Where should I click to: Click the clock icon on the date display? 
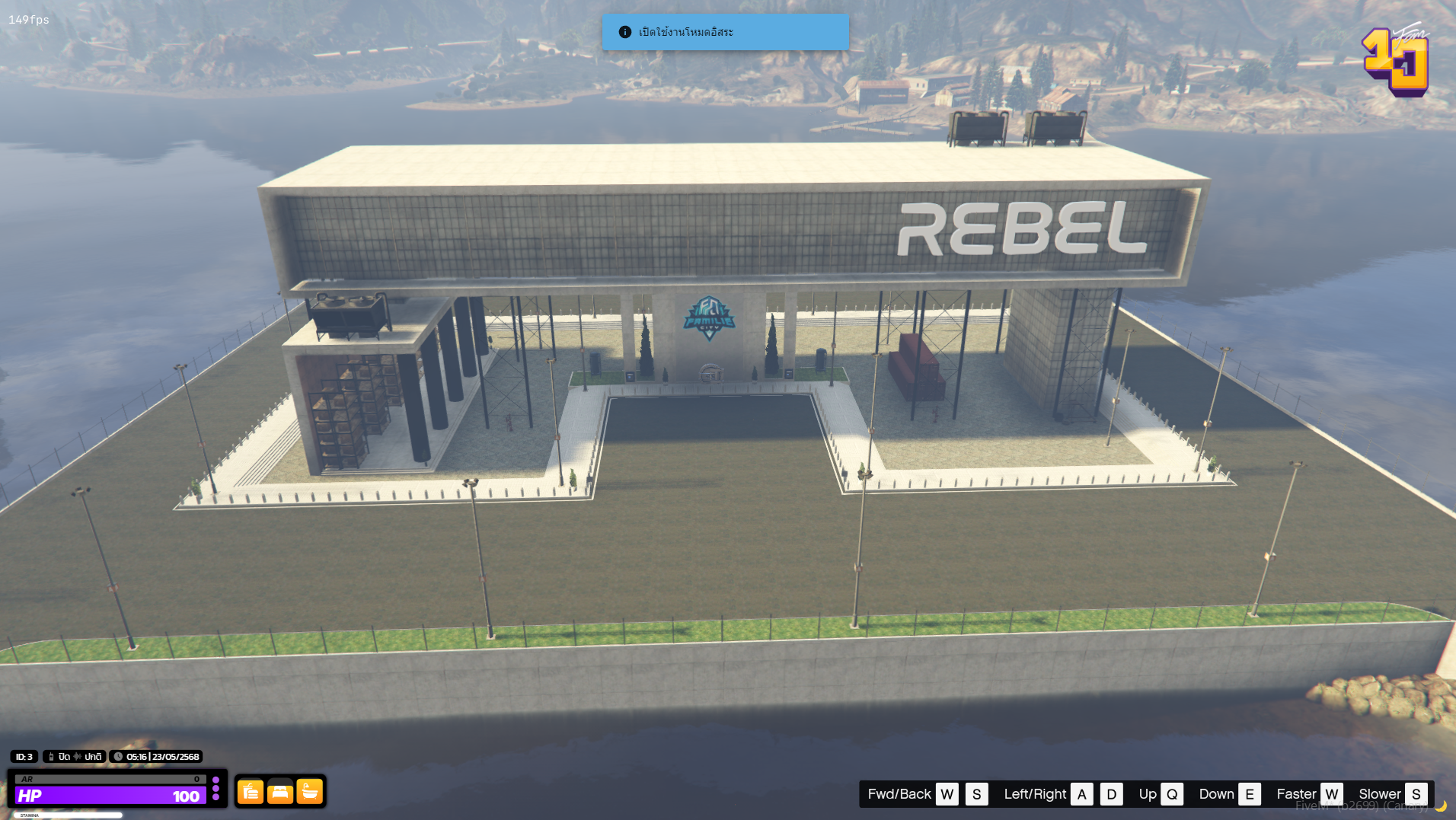point(118,756)
